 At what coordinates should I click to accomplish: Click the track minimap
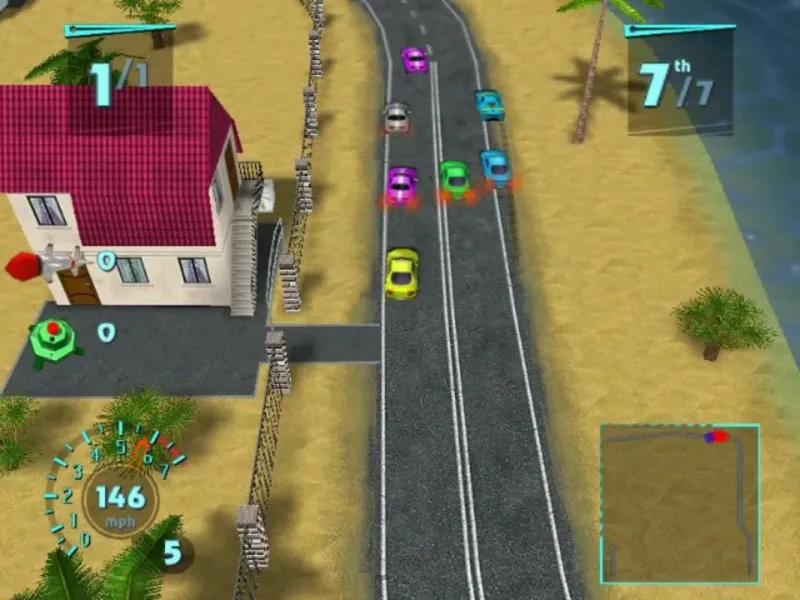[x=679, y=503]
